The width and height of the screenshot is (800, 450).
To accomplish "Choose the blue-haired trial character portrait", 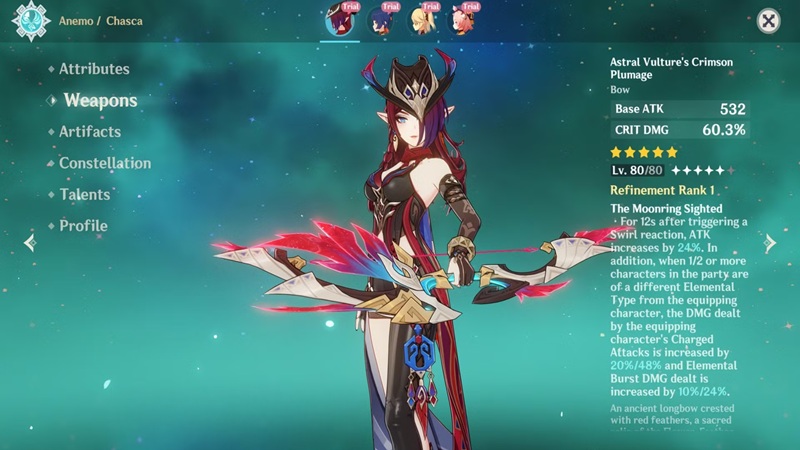I will point(380,20).
